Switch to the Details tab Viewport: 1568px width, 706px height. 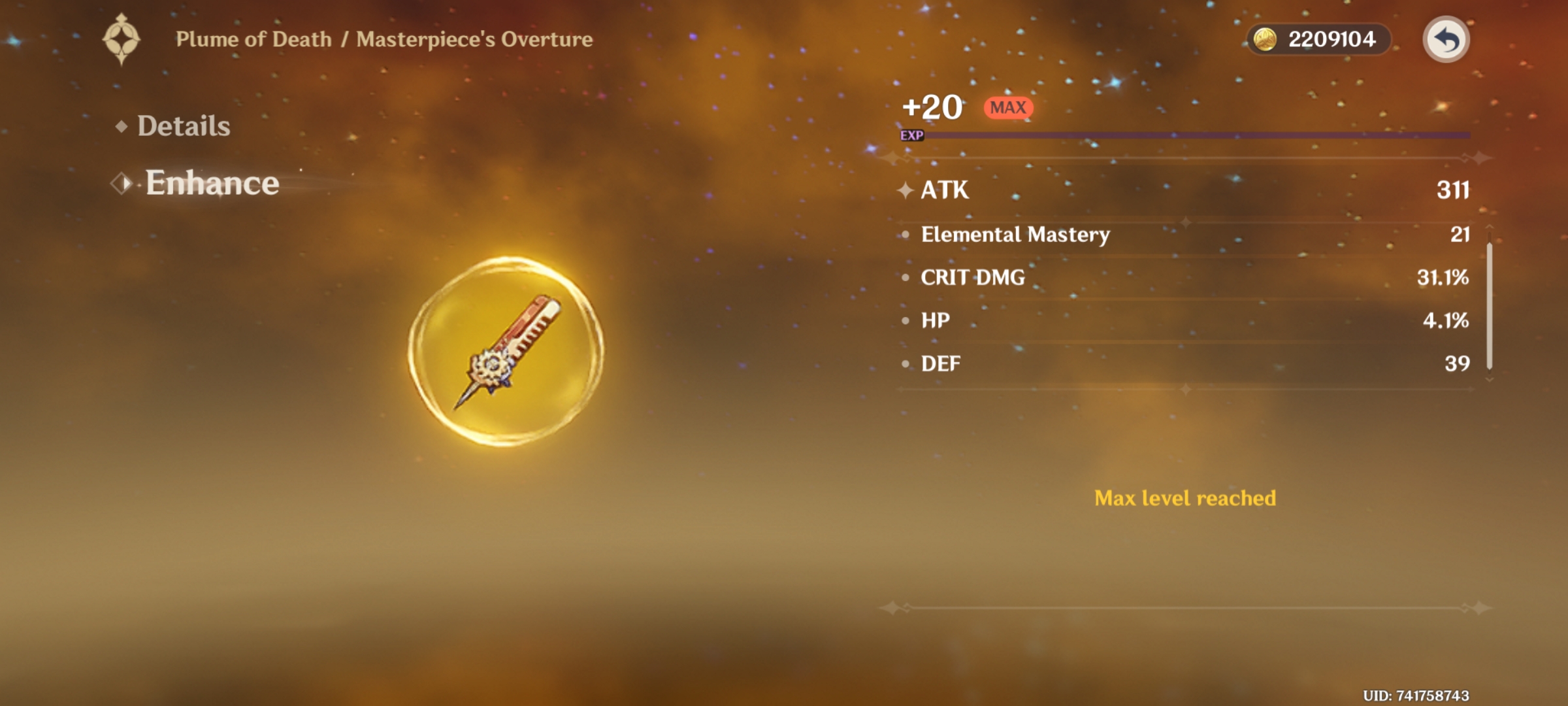[184, 126]
